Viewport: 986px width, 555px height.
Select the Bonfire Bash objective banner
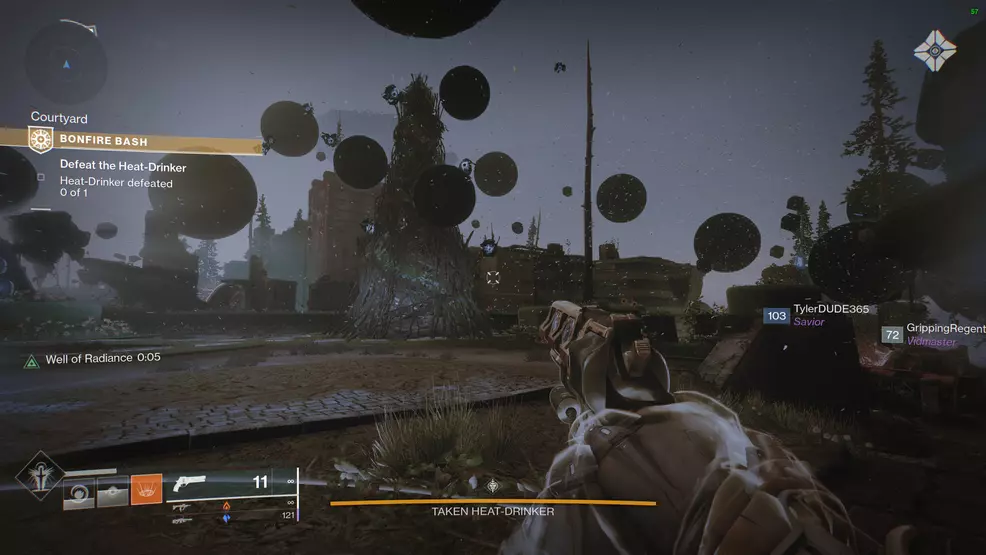coord(145,141)
